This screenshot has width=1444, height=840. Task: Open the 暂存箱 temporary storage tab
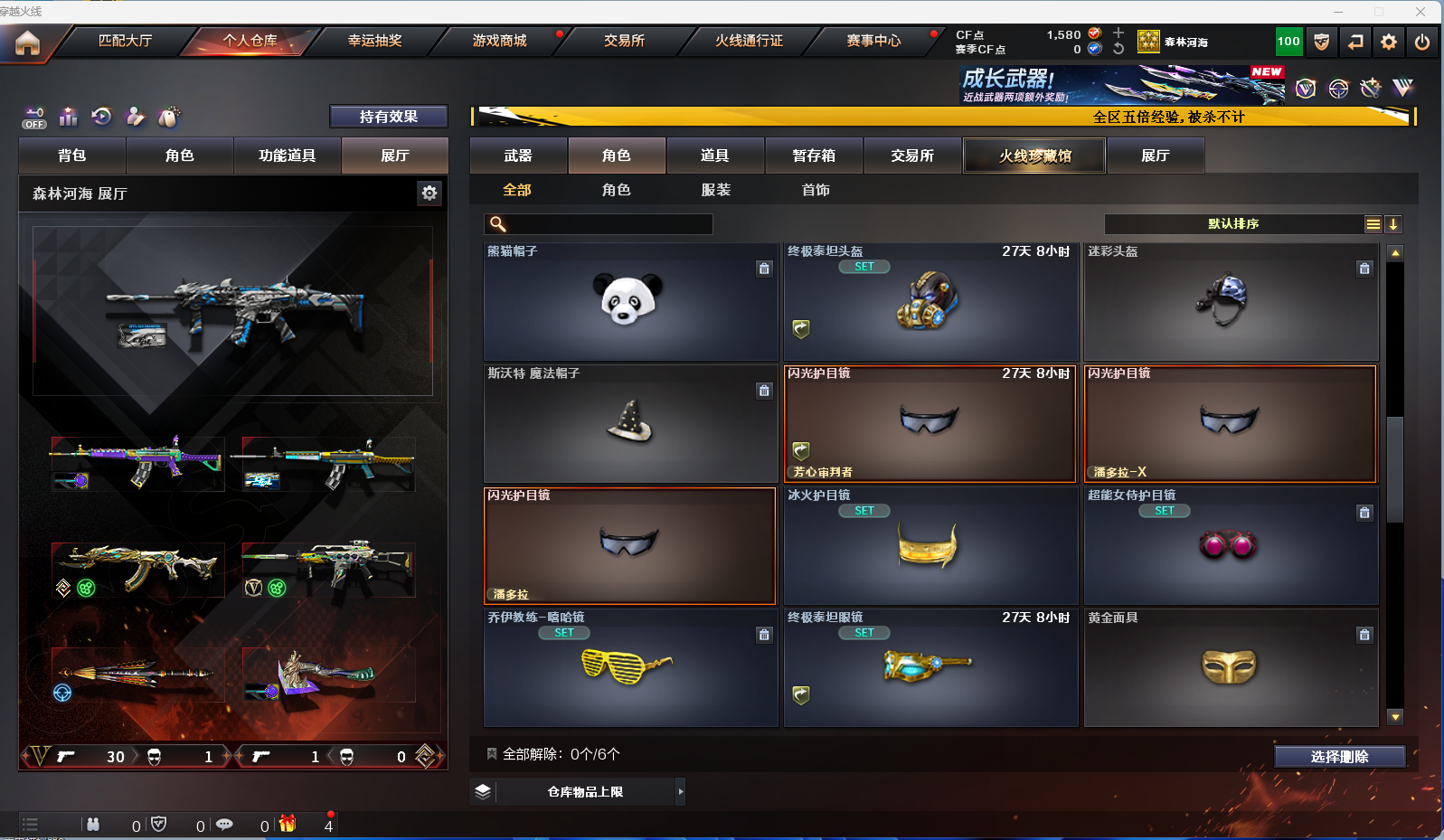pos(814,156)
